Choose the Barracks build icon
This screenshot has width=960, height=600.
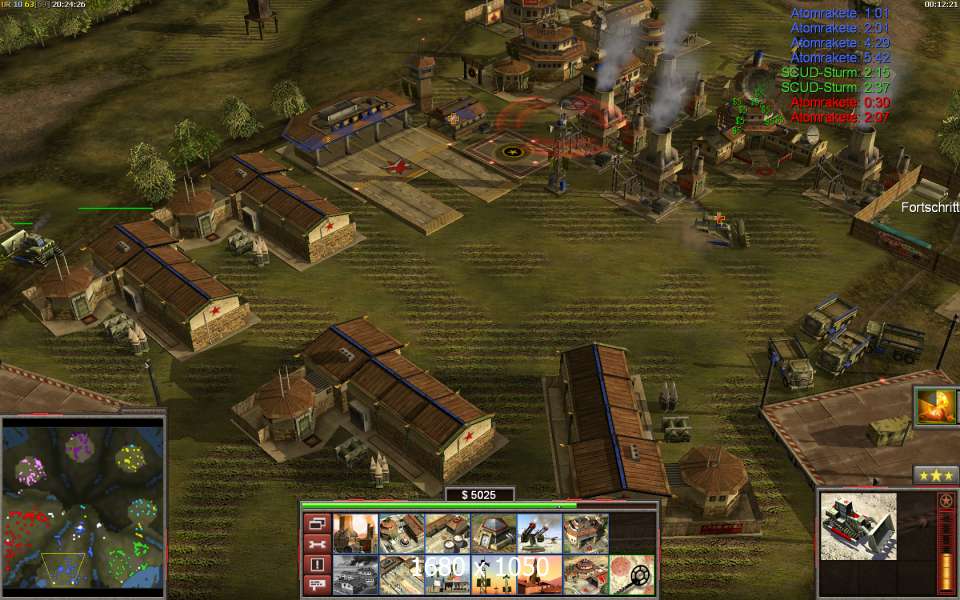click(x=401, y=533)
